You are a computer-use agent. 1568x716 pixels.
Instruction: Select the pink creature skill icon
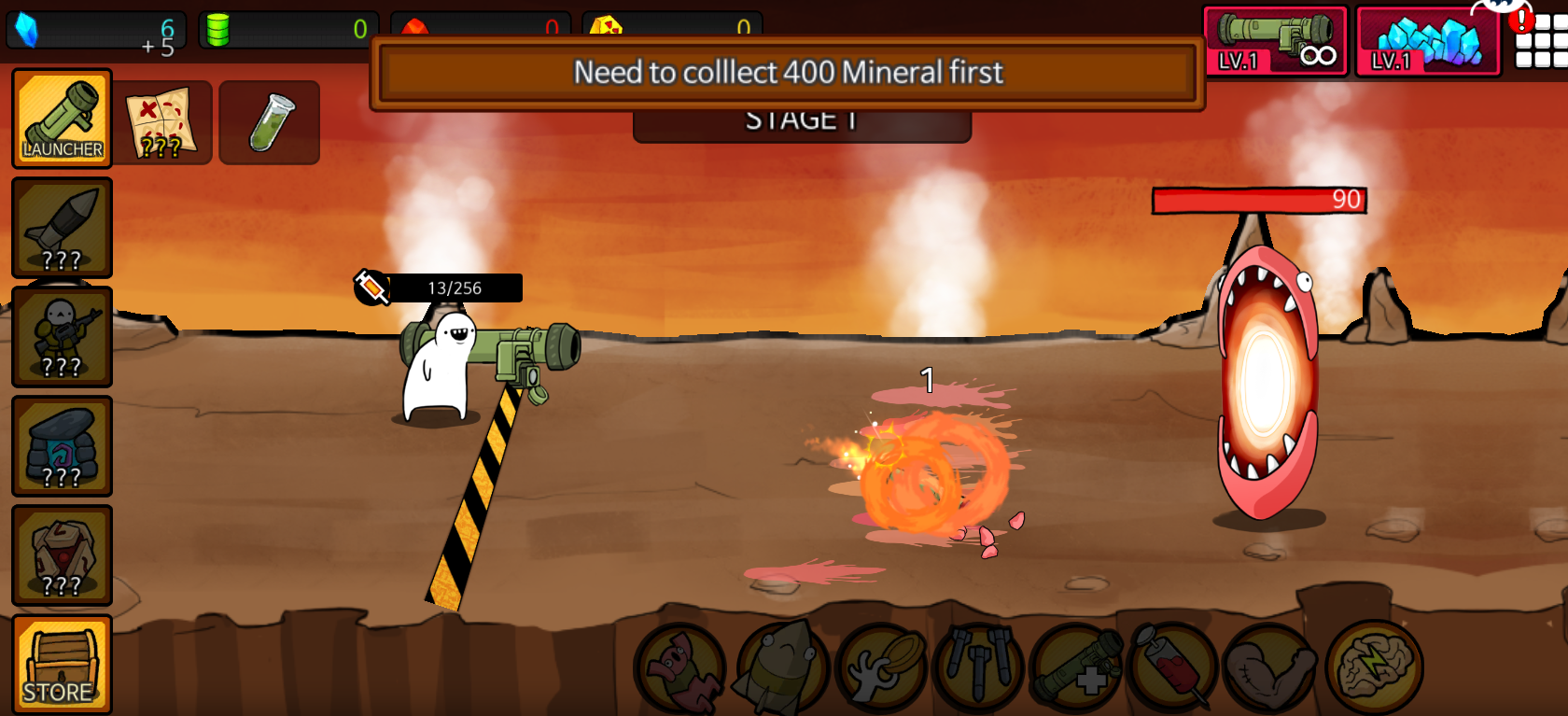pos(679,667)
